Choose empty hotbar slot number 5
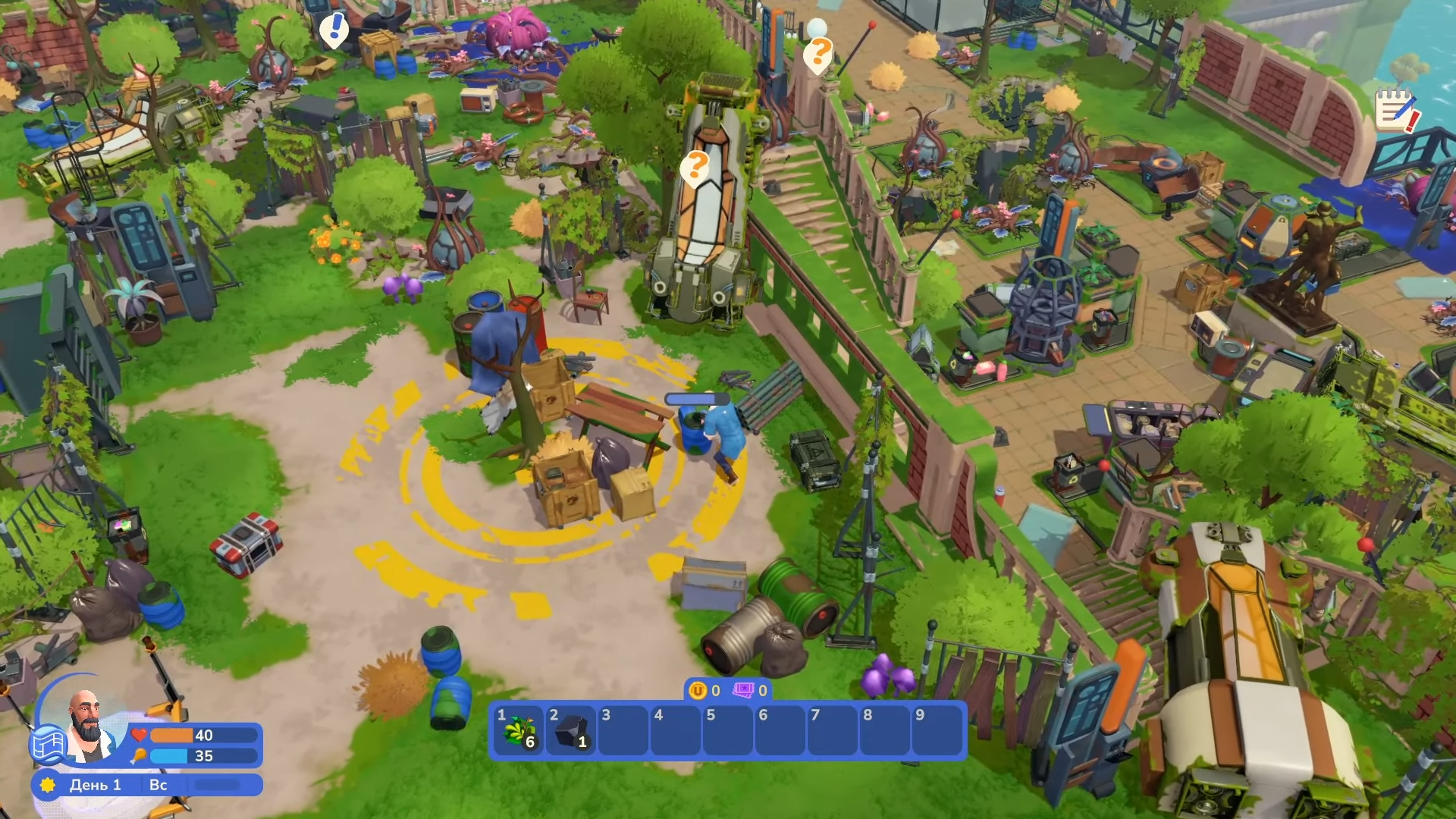The image size is (1456, 819). [728, 731]
